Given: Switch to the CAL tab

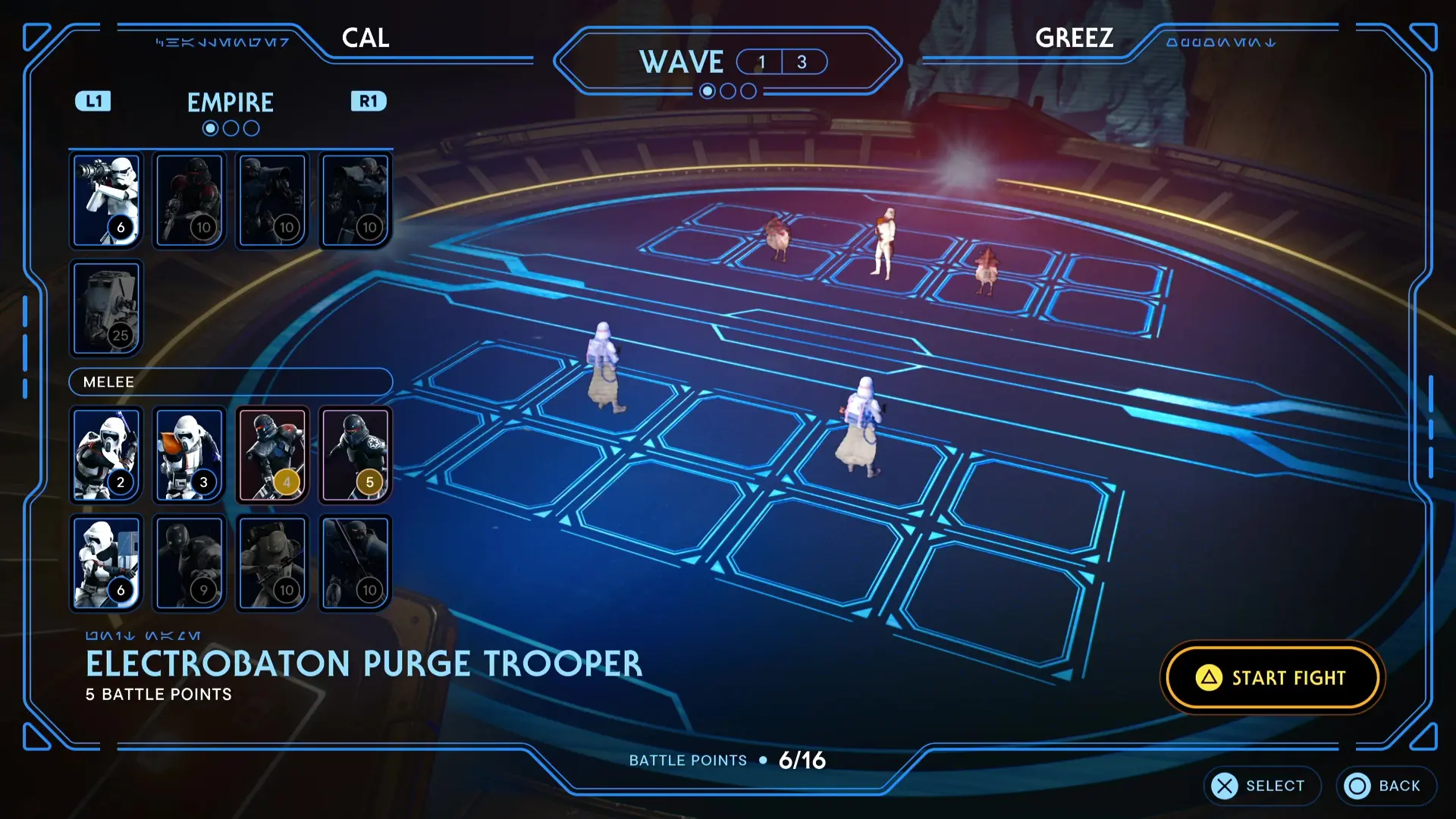Looking at the screenshot, I should (x=365, y=38).
